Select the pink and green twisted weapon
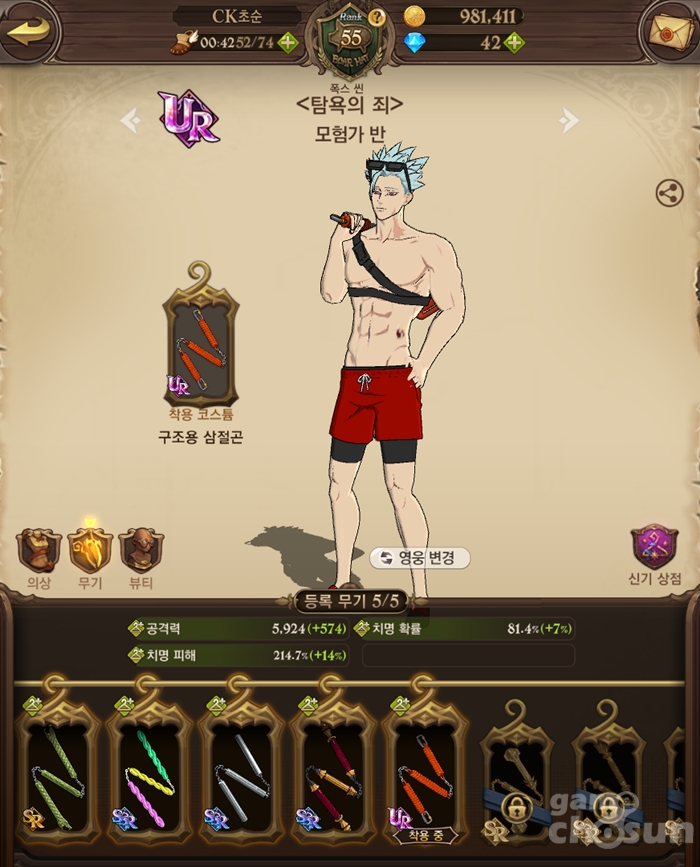The height and width of the screenshot is (867, 700). pos(148,770)
